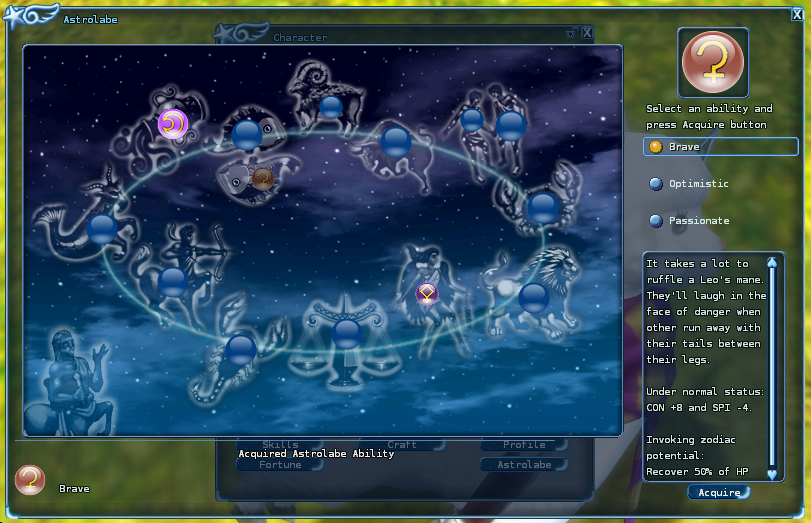Close the Character window
The height and width of the screenshot is (523, 811).
click(587, 33)
